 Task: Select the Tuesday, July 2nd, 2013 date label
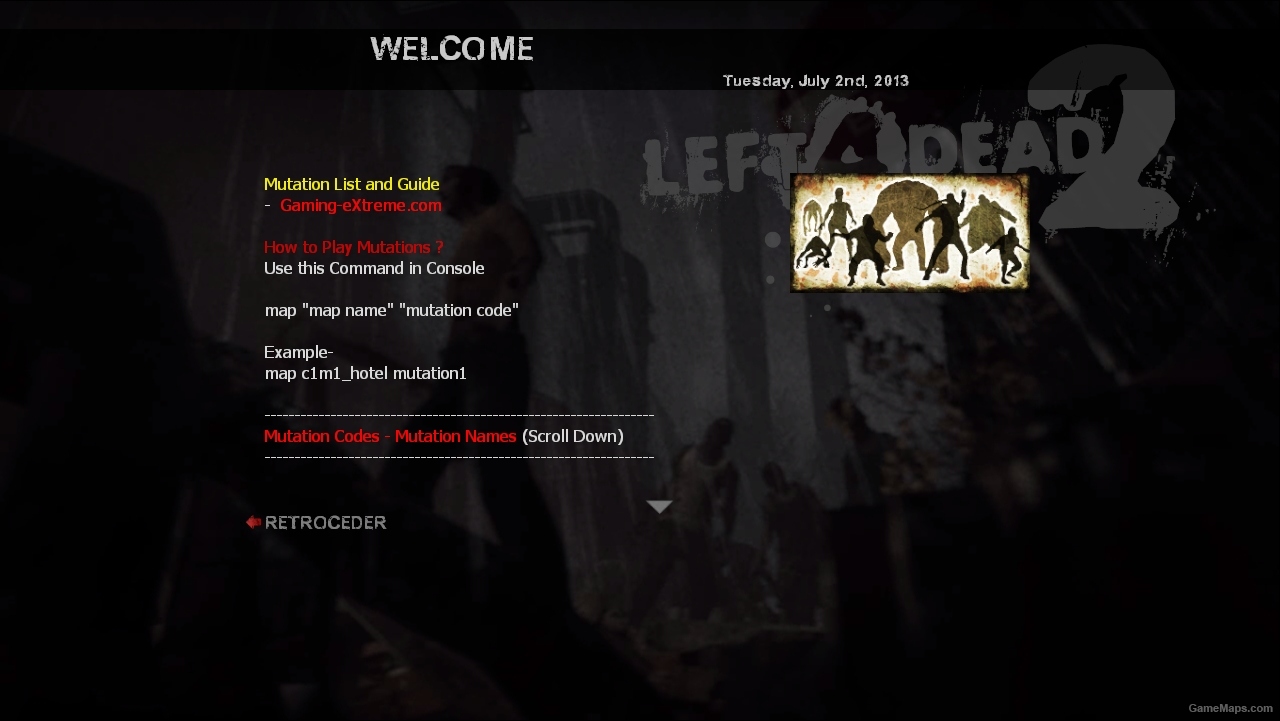[x=815, y=80]
